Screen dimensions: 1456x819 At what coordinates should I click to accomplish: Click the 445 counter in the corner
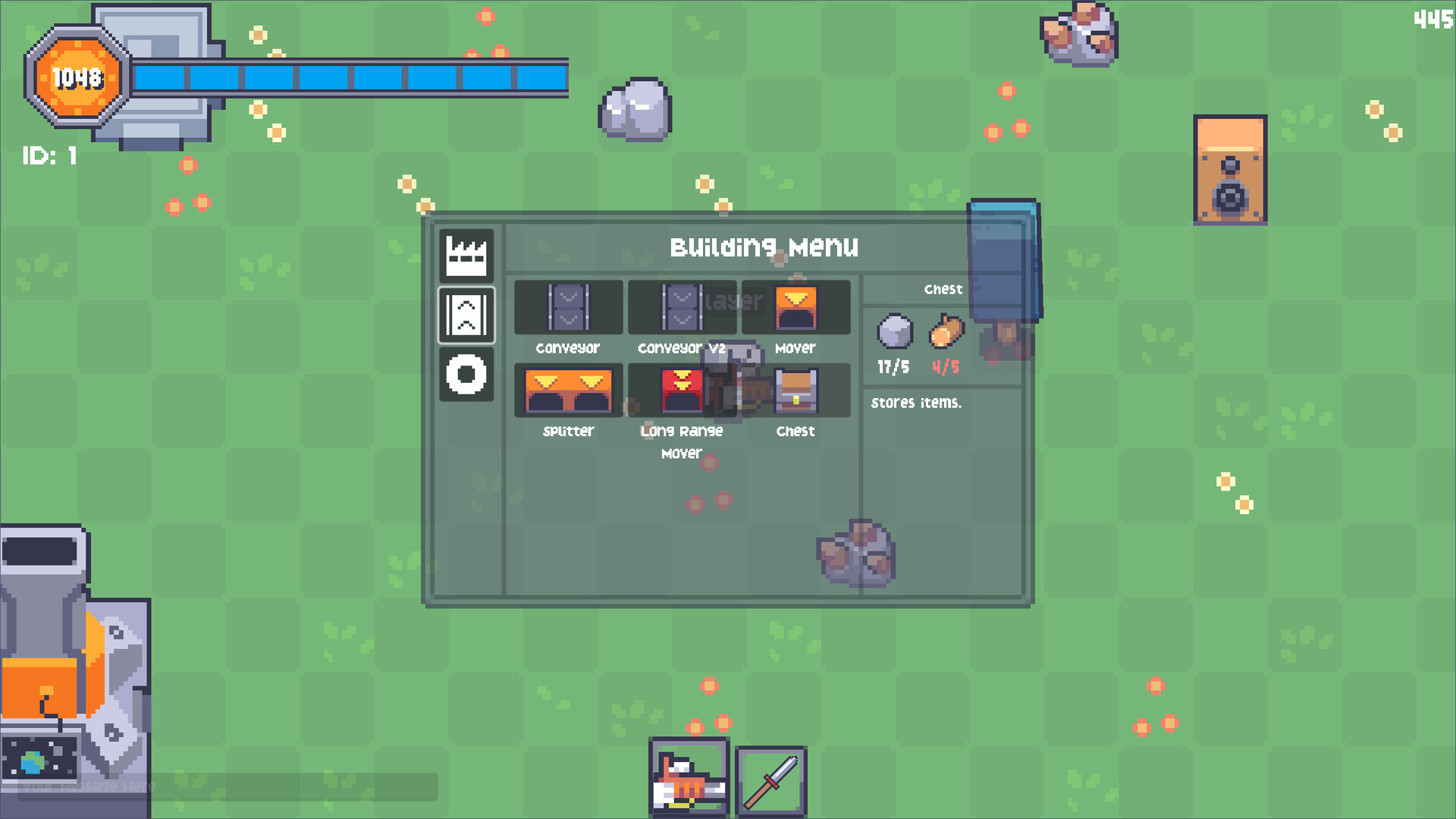1432,20
